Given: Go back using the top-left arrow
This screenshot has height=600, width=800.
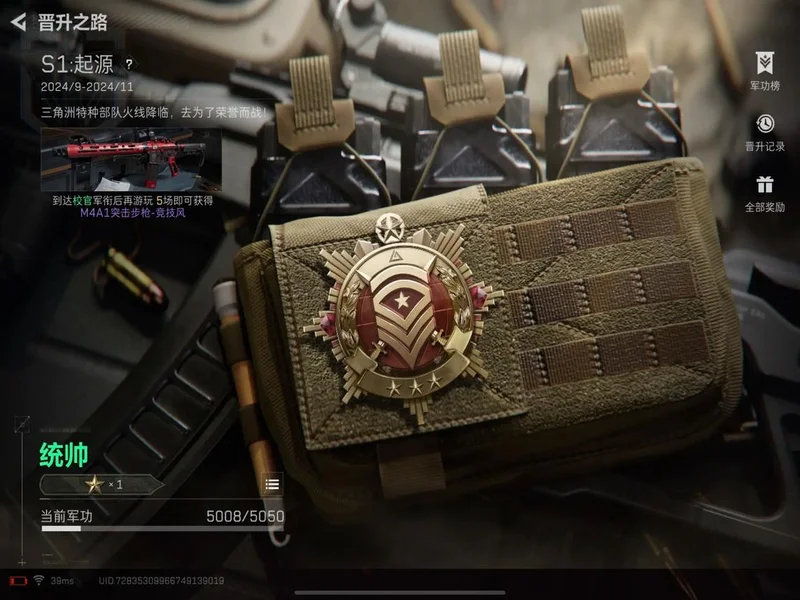Looking at the screenshot, I should point(18,22).
